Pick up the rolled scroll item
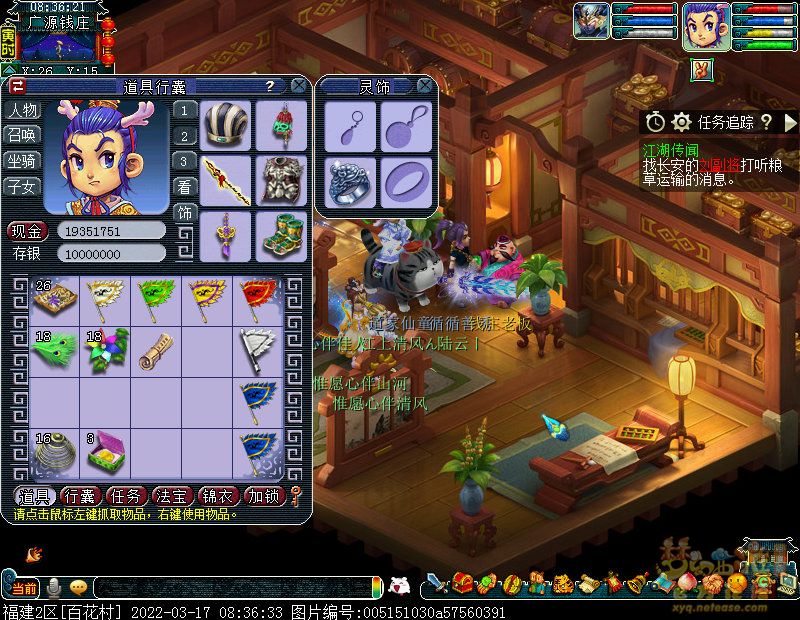The width and height of the screenshot is (800, 620). click(154, 349)
